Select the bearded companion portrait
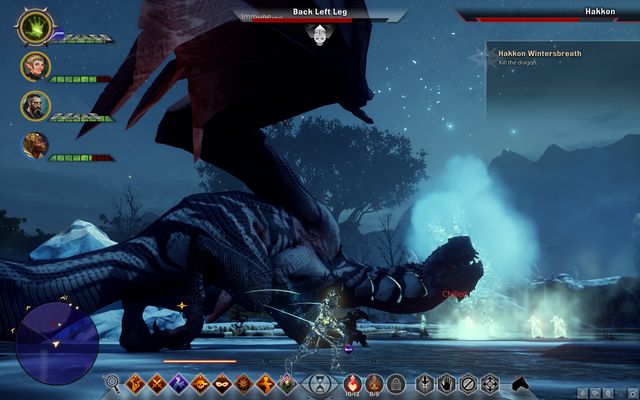 coord(35,105)
